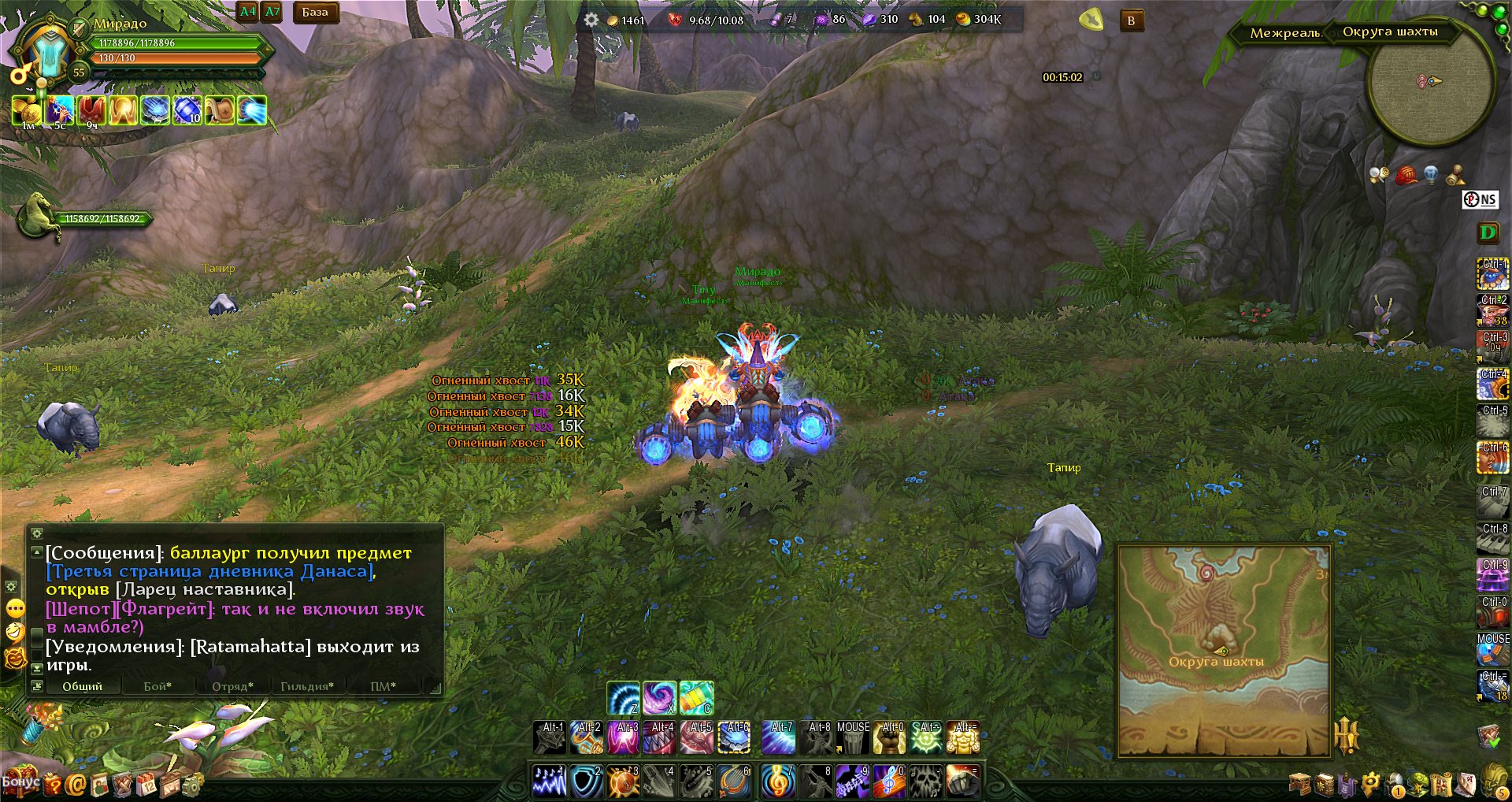Viewport: 1512px width, 802px height.
Task: Activate the purple vortex skill X
Action: pos(660,698)
